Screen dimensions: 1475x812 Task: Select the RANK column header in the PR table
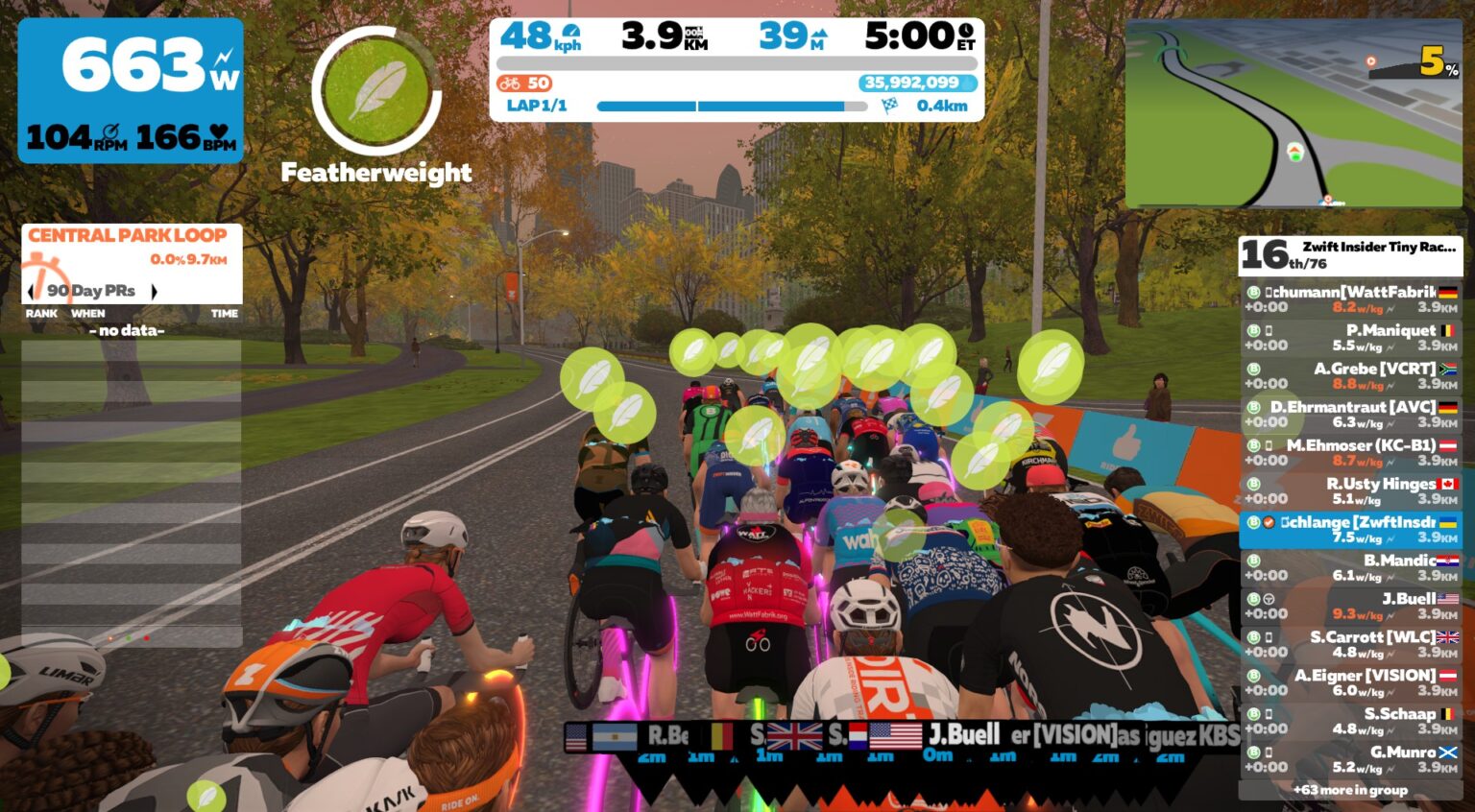point(42,313)
